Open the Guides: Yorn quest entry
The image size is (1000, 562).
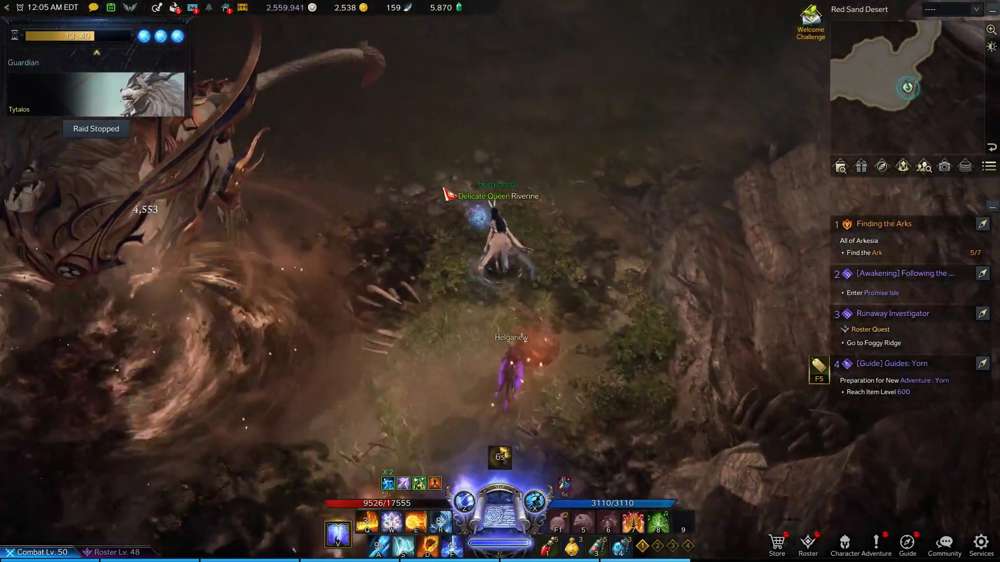pos(891,364)
